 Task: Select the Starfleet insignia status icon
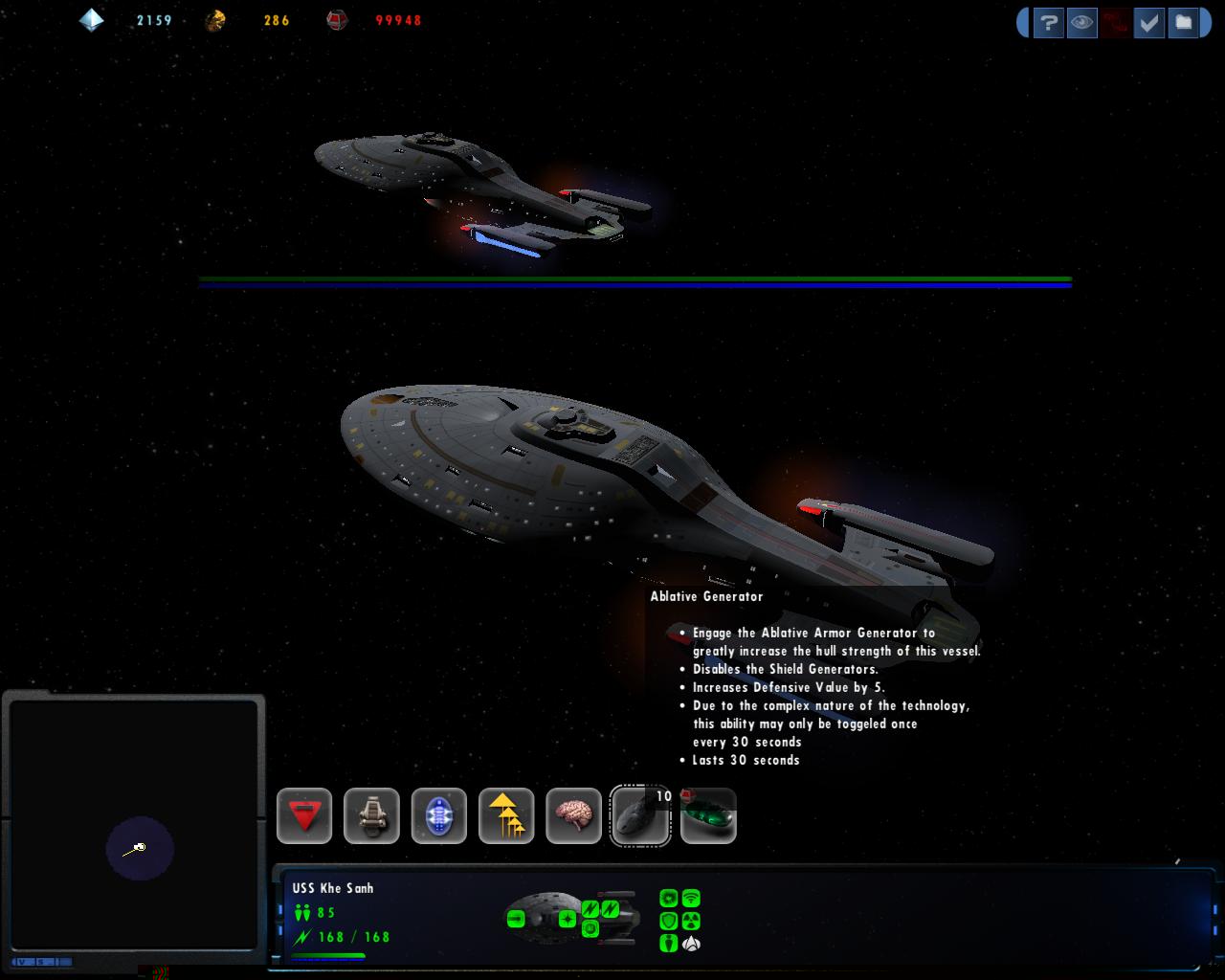tap(691, 944)
